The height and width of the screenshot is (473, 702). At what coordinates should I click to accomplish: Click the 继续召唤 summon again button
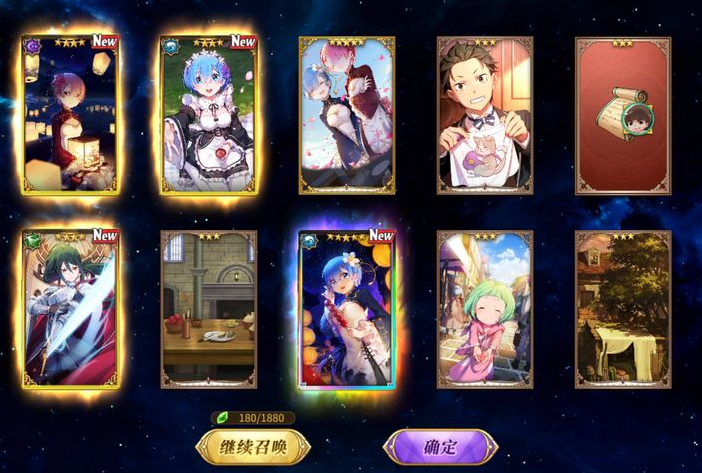coord(254,447)
